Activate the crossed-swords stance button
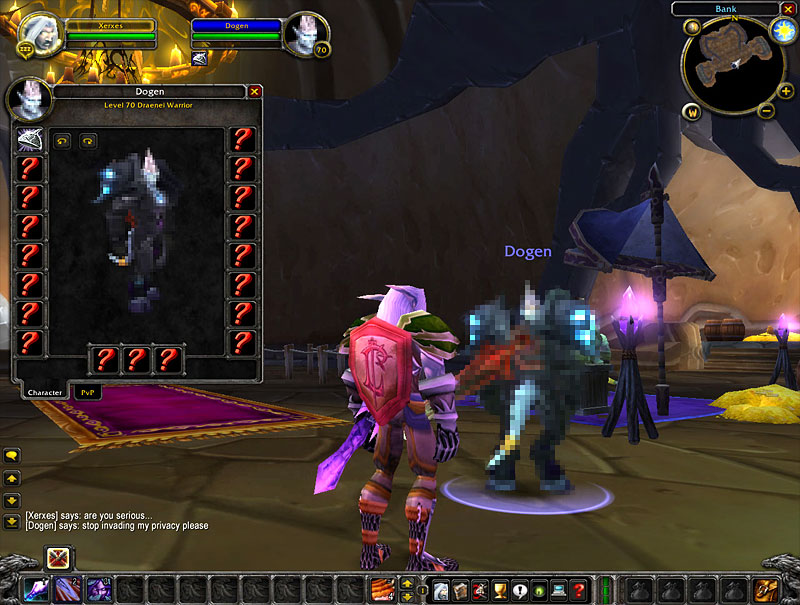 (x=59, y=559)
